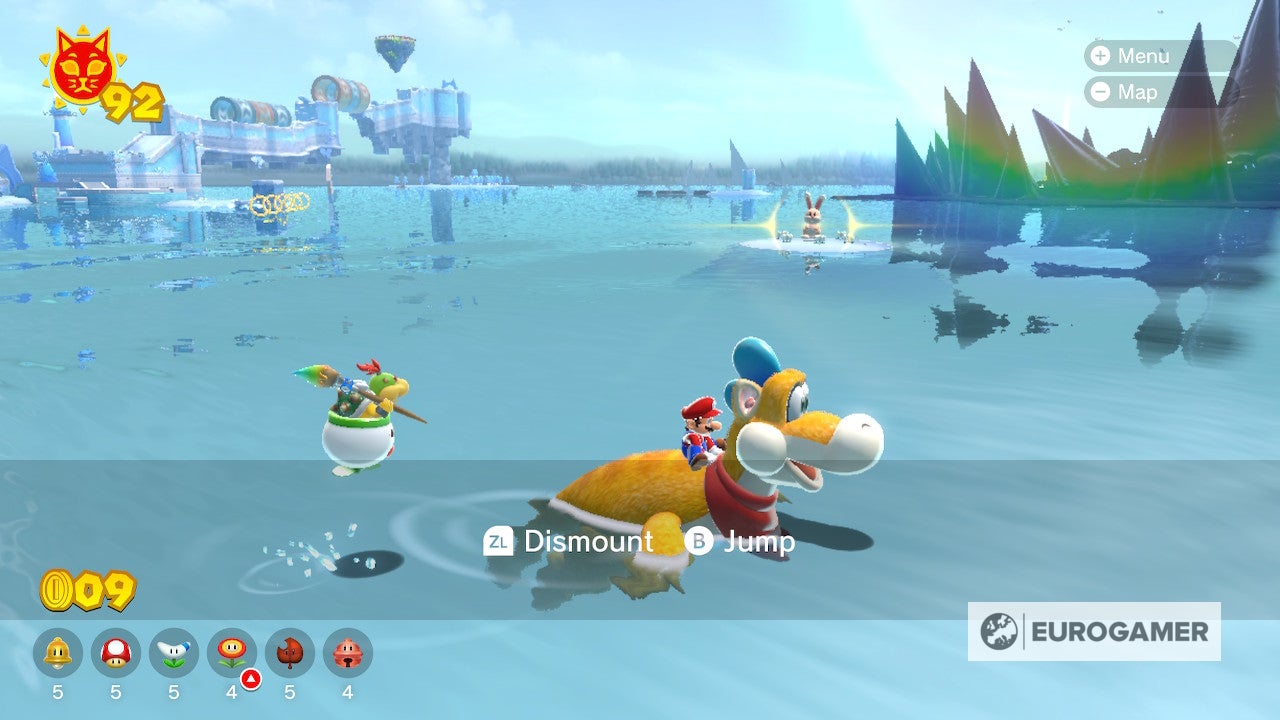Pick the Super Leaf power-up
1280x720 pixels.
[x=290, y=653]
